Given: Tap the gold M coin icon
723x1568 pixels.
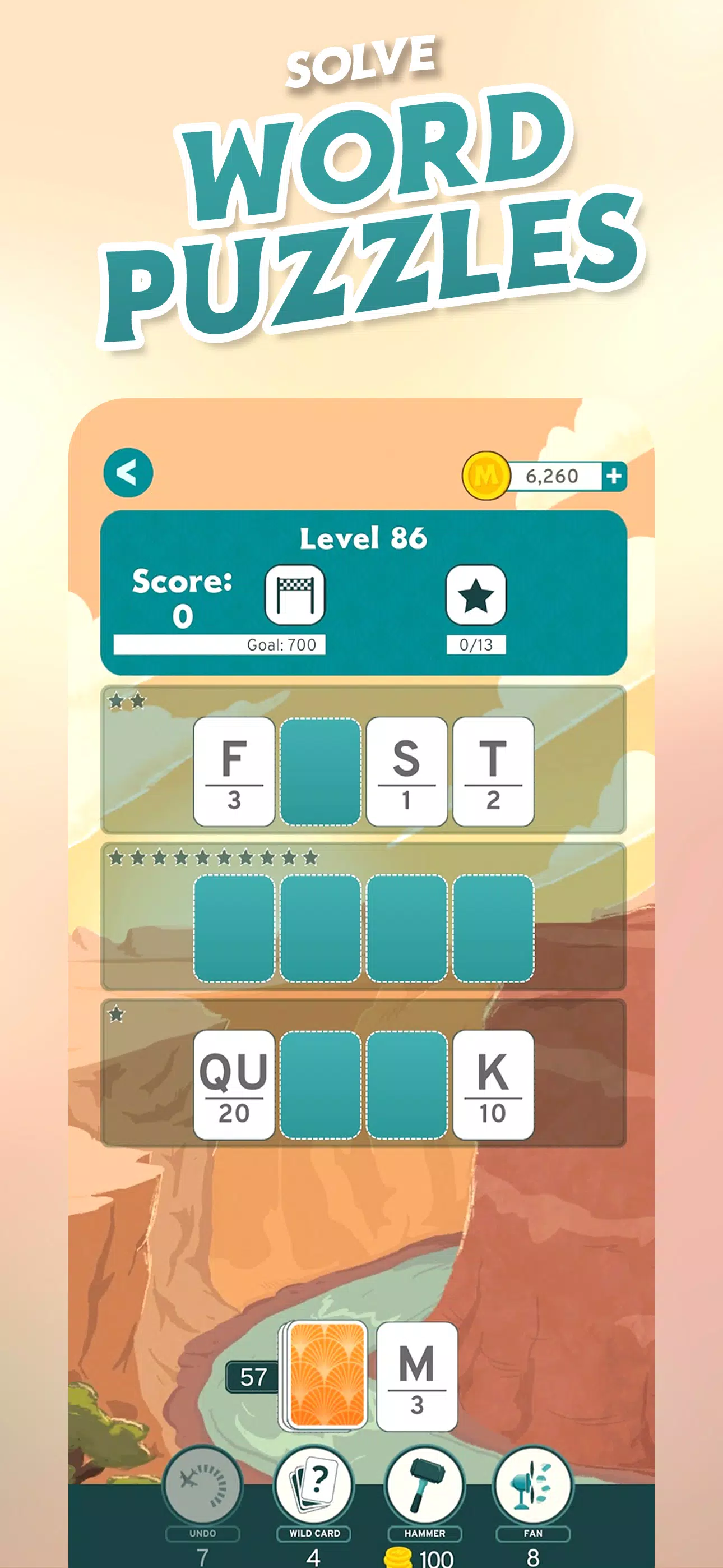Looking at the screenshot, I should [486, 476].
